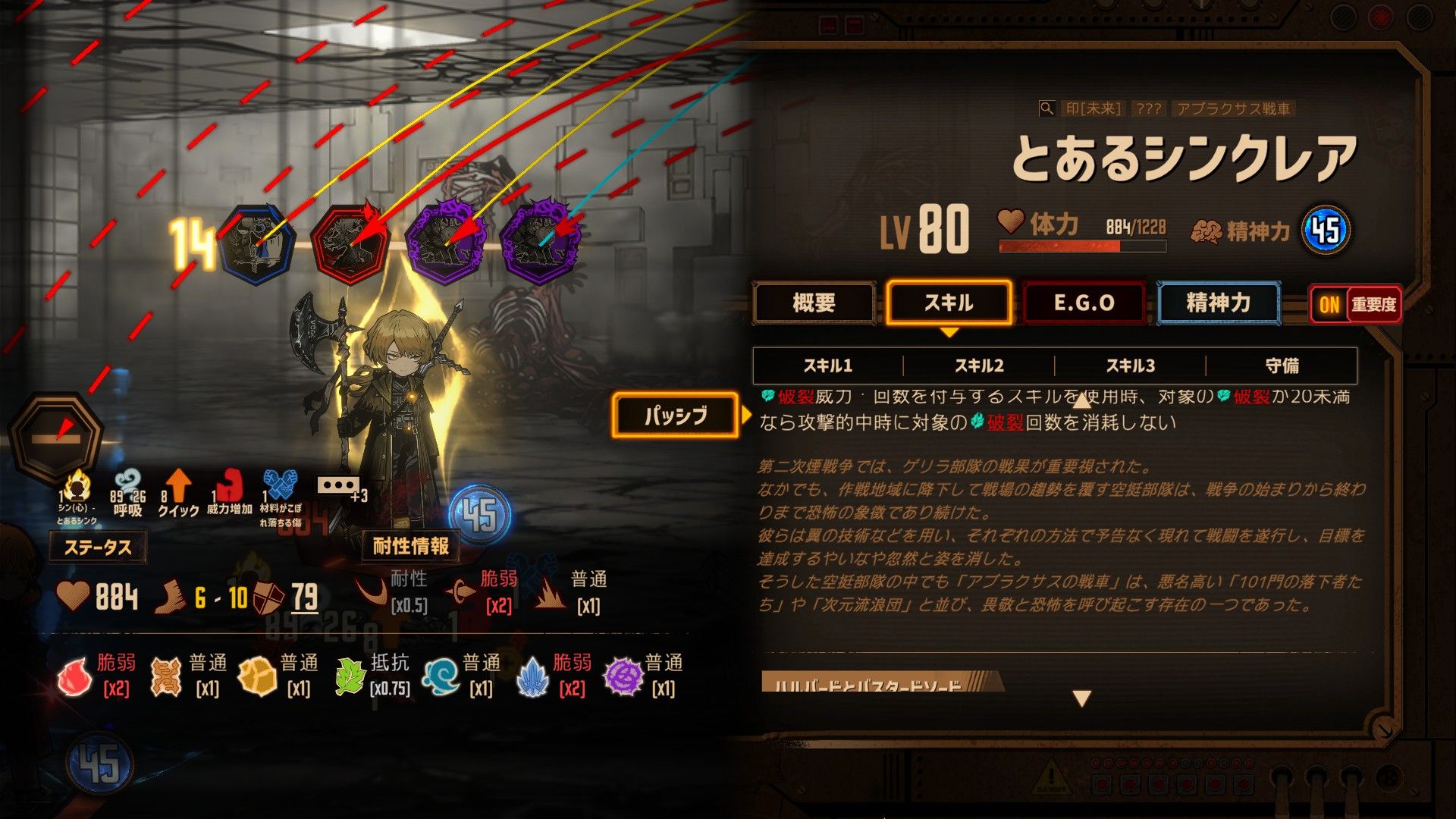Image resolution: width=1456 pixels, height=819 pixels.
Task: Select the 守備 sub-tab
Action: tap(1284, 366)
